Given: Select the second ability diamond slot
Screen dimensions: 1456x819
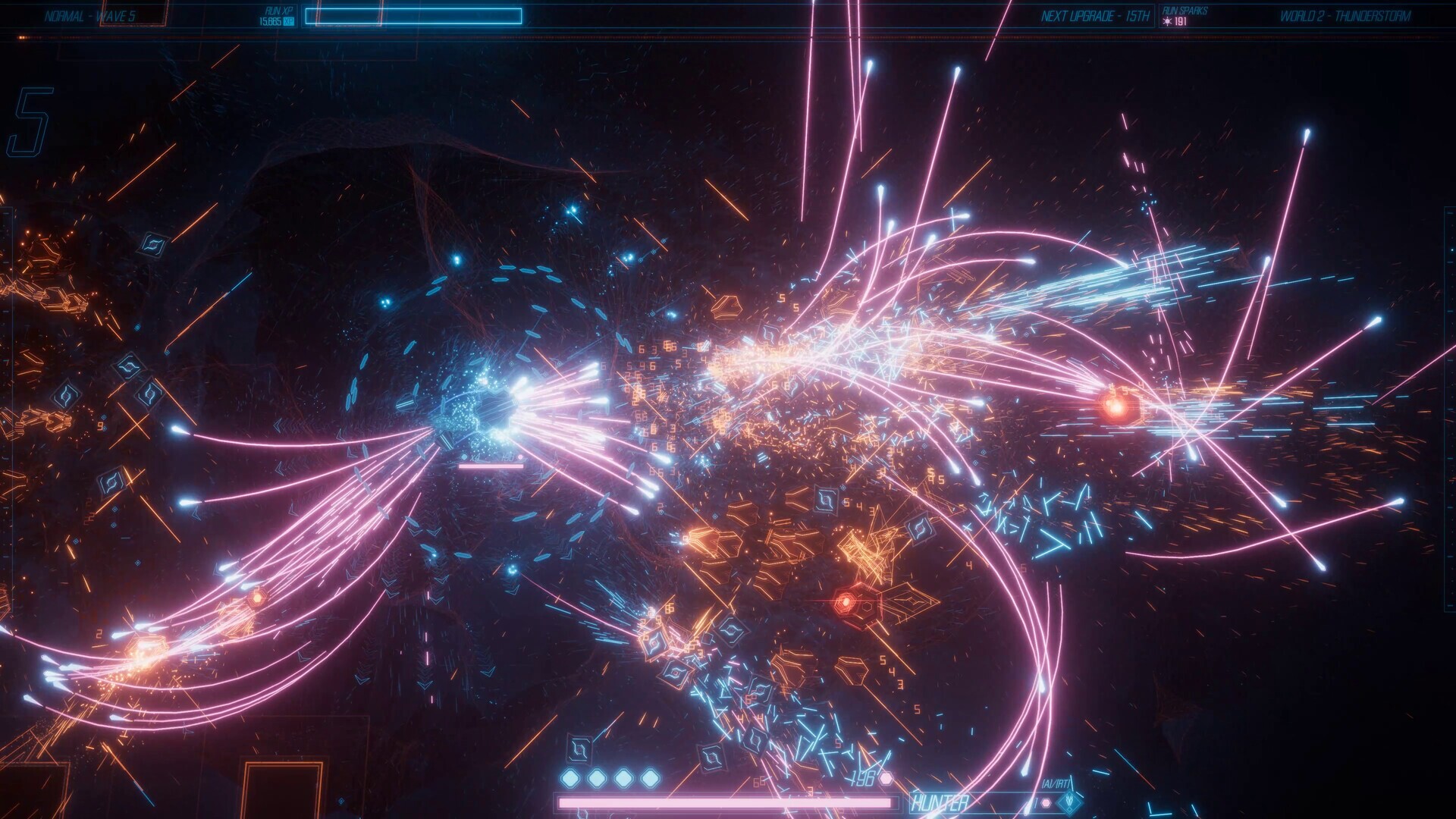Looking at the screenshot, I should pyautogui.click(x=595, y=777).
